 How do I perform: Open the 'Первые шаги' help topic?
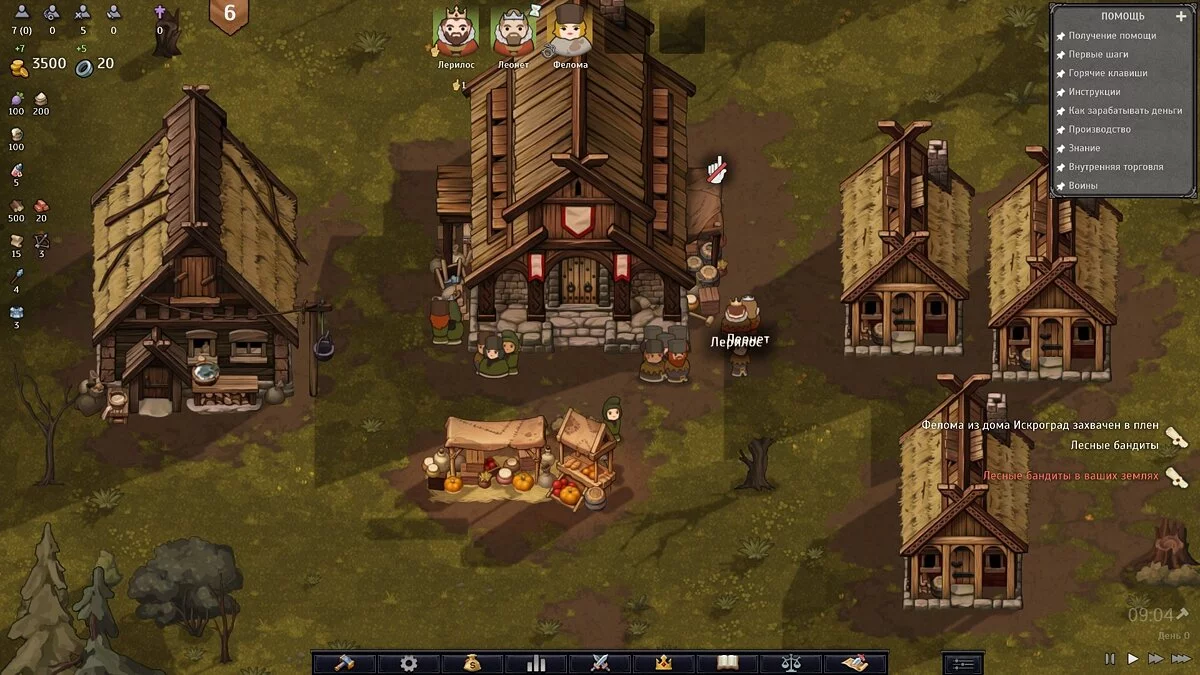click(1098, 54)
